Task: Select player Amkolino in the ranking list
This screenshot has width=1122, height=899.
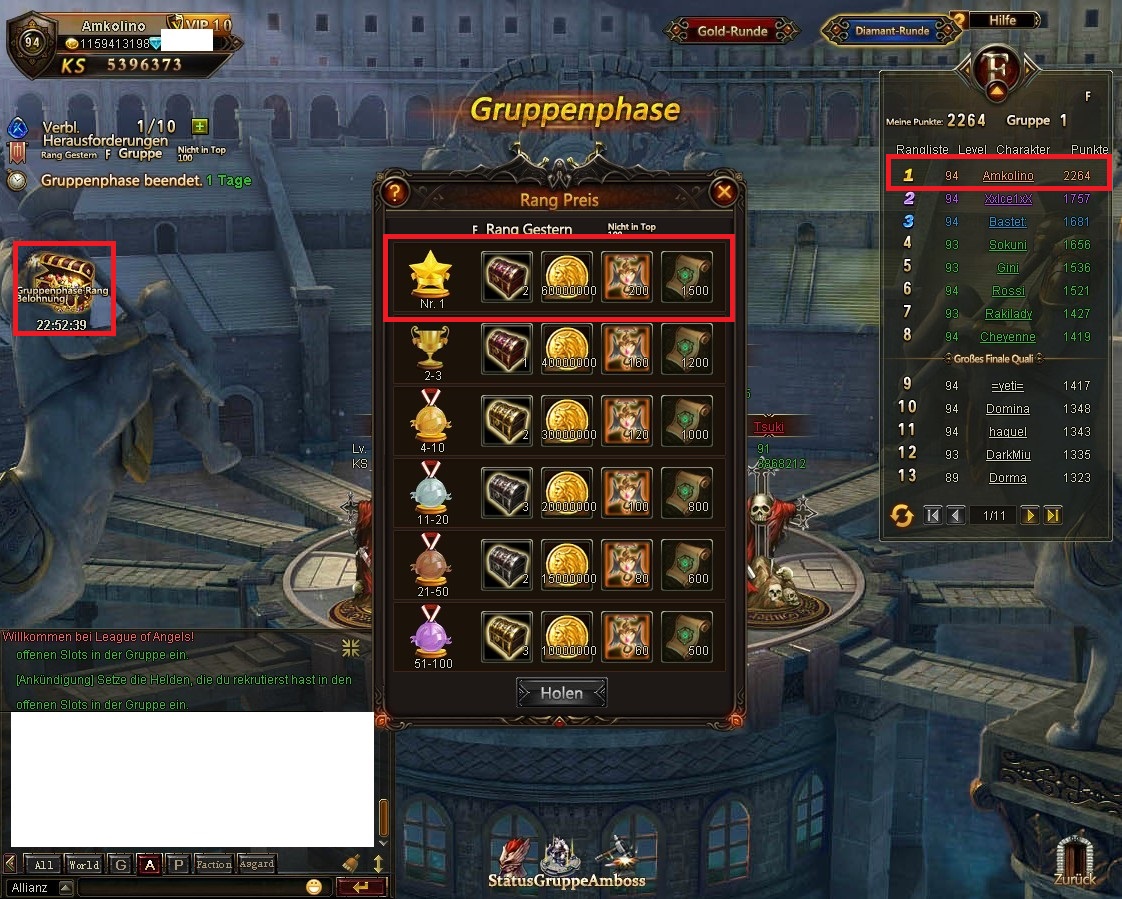Action: [1007, 175]
